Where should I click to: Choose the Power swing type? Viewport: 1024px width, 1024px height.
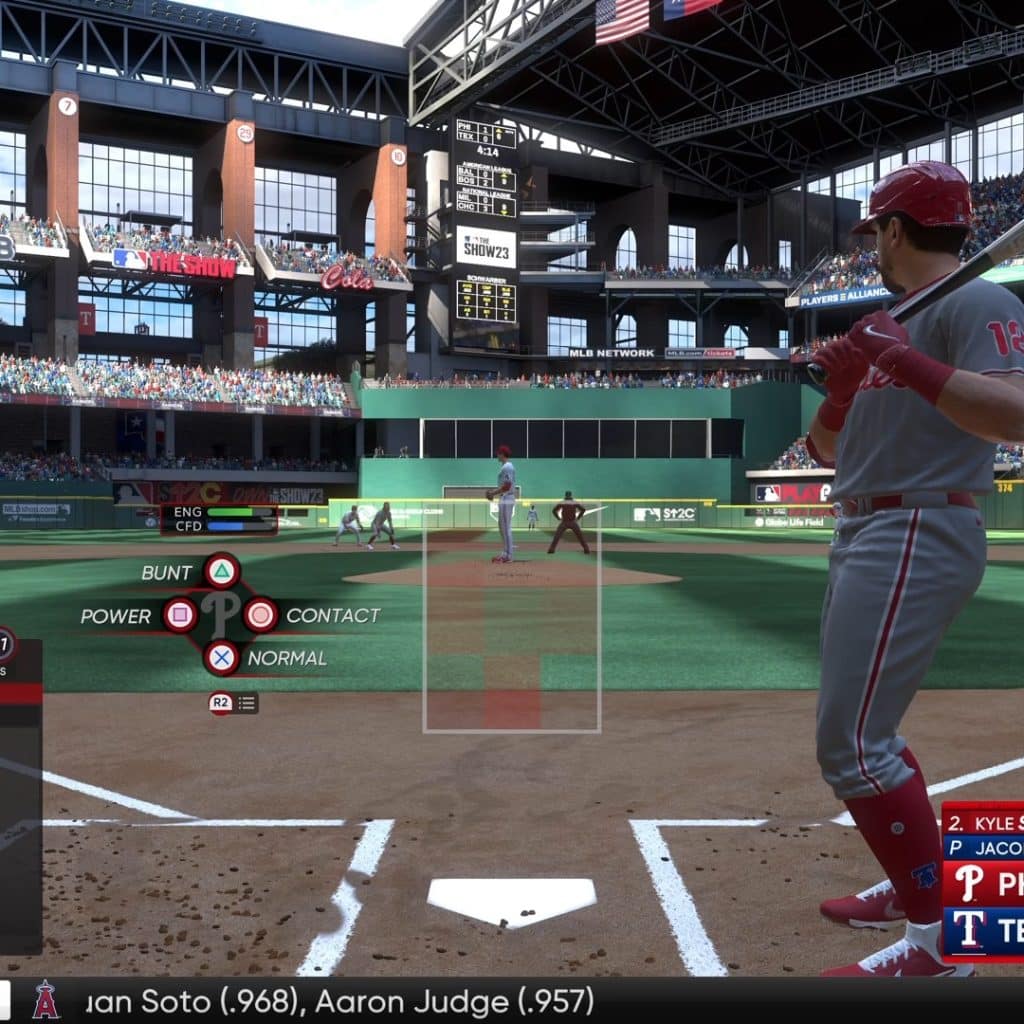[180, 615]
